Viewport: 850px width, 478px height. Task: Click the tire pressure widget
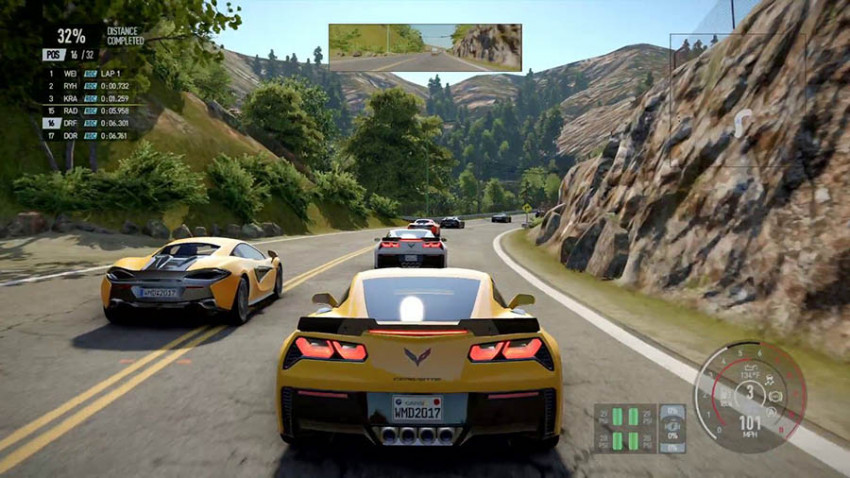[x=625, y=427]
